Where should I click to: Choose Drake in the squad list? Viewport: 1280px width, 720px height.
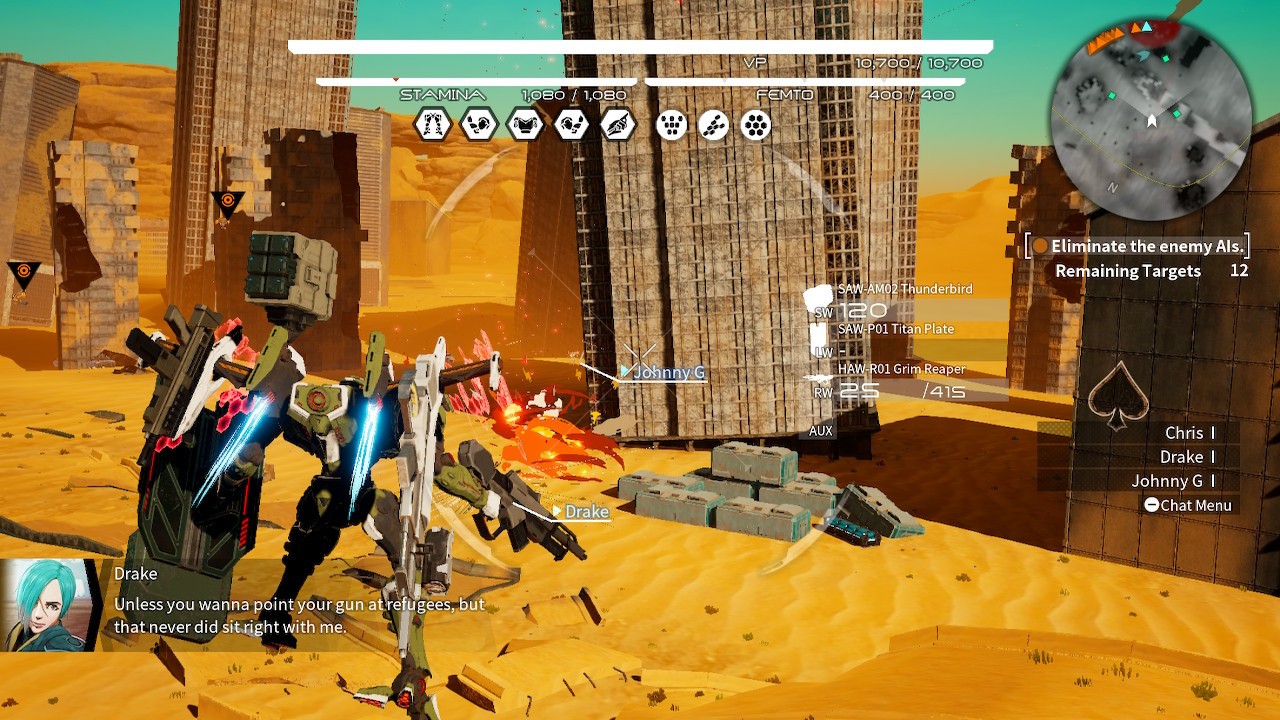[x=1181, y=457]
